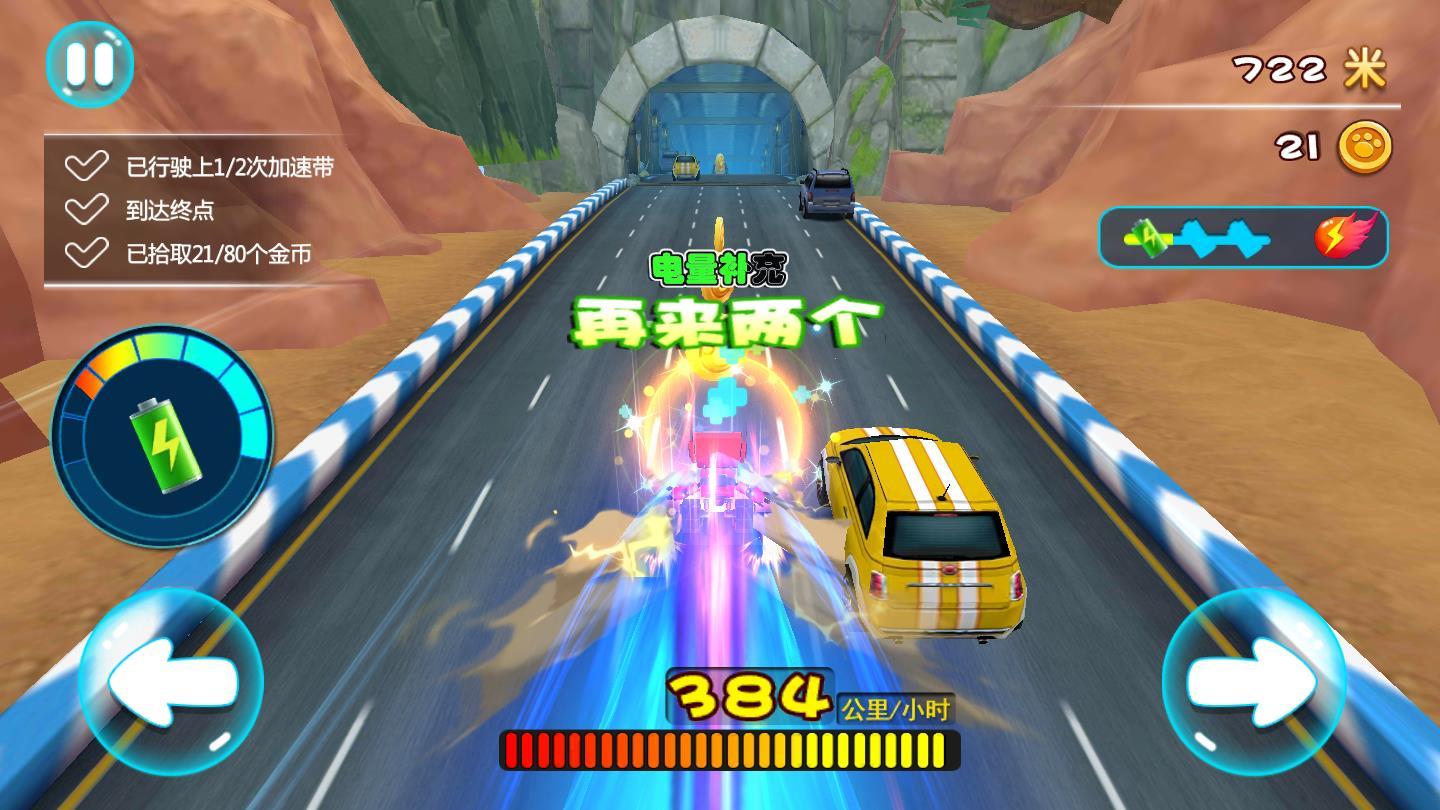Tap the flame boost icon
Image resolution: width=1440 pixels, height=810 pixels.
(1341, 237)
